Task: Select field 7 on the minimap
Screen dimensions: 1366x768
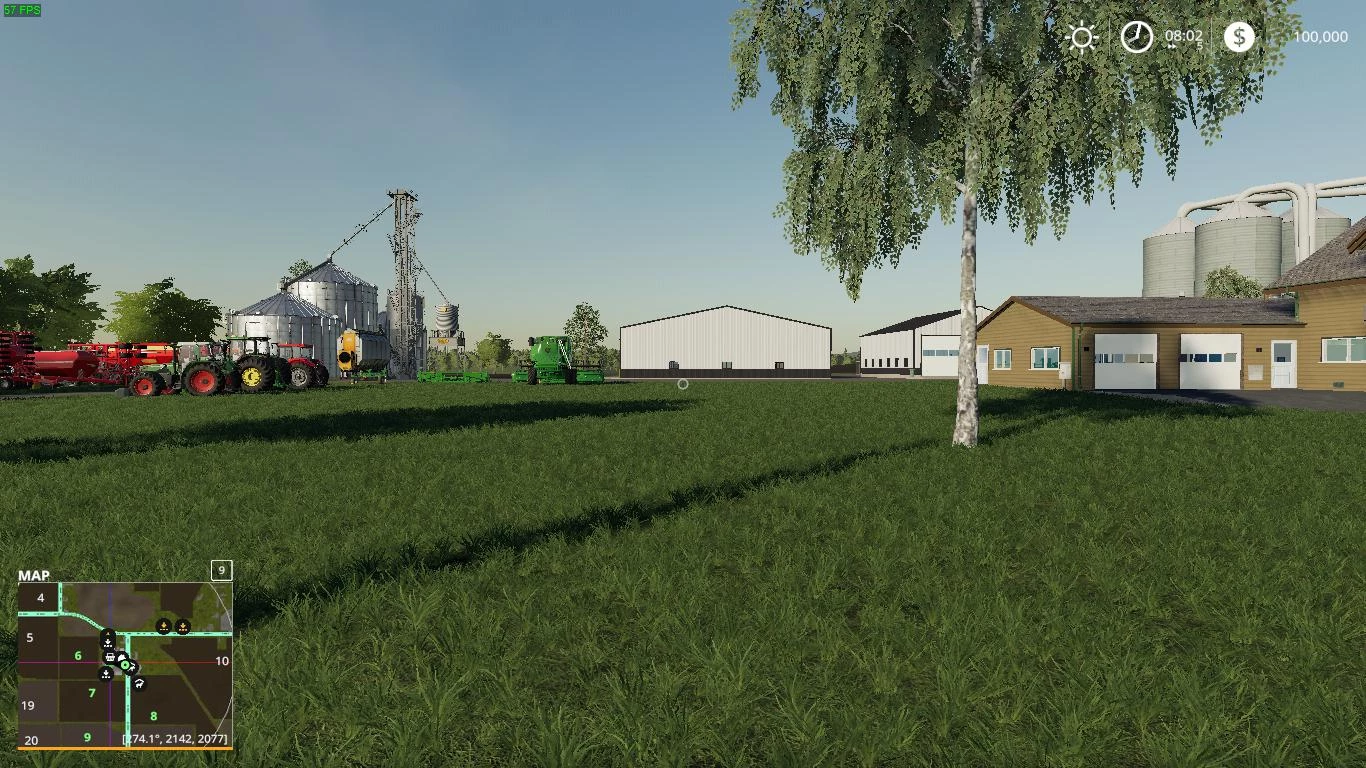Action: [x=92, y=693]
